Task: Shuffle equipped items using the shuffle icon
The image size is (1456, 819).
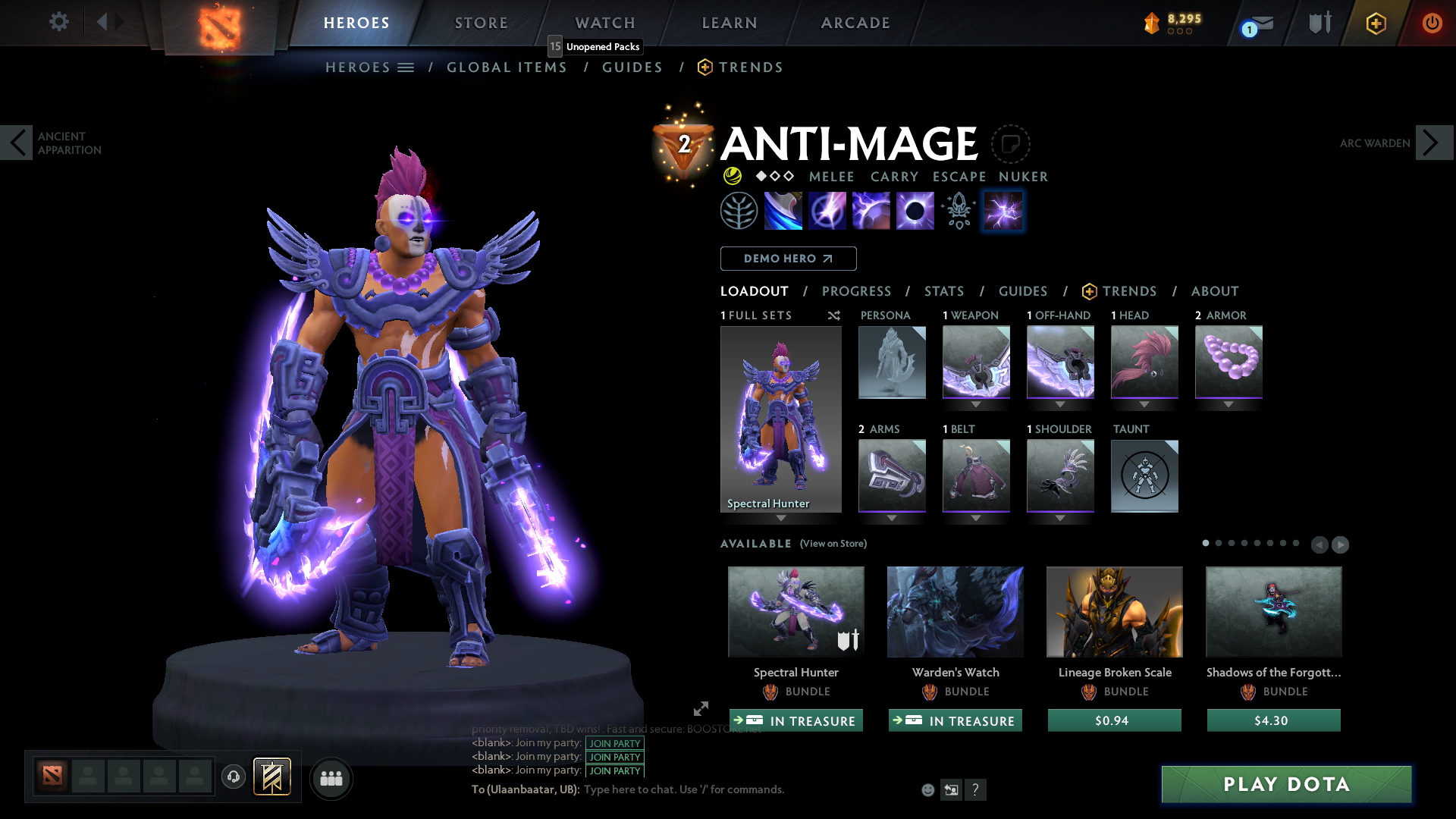Action: tap(833, 315)
